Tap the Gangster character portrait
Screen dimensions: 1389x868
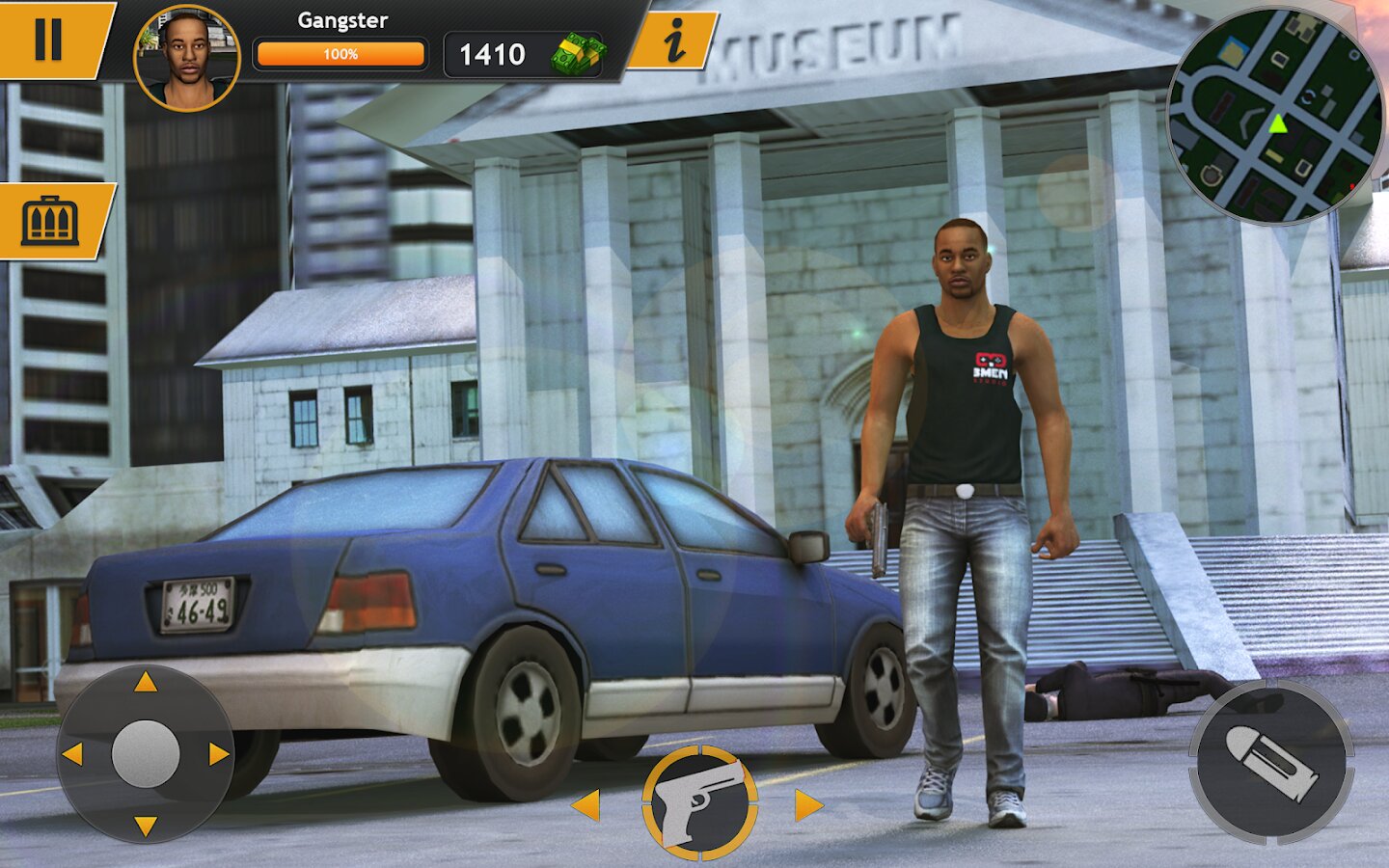[x=186, y=58]
